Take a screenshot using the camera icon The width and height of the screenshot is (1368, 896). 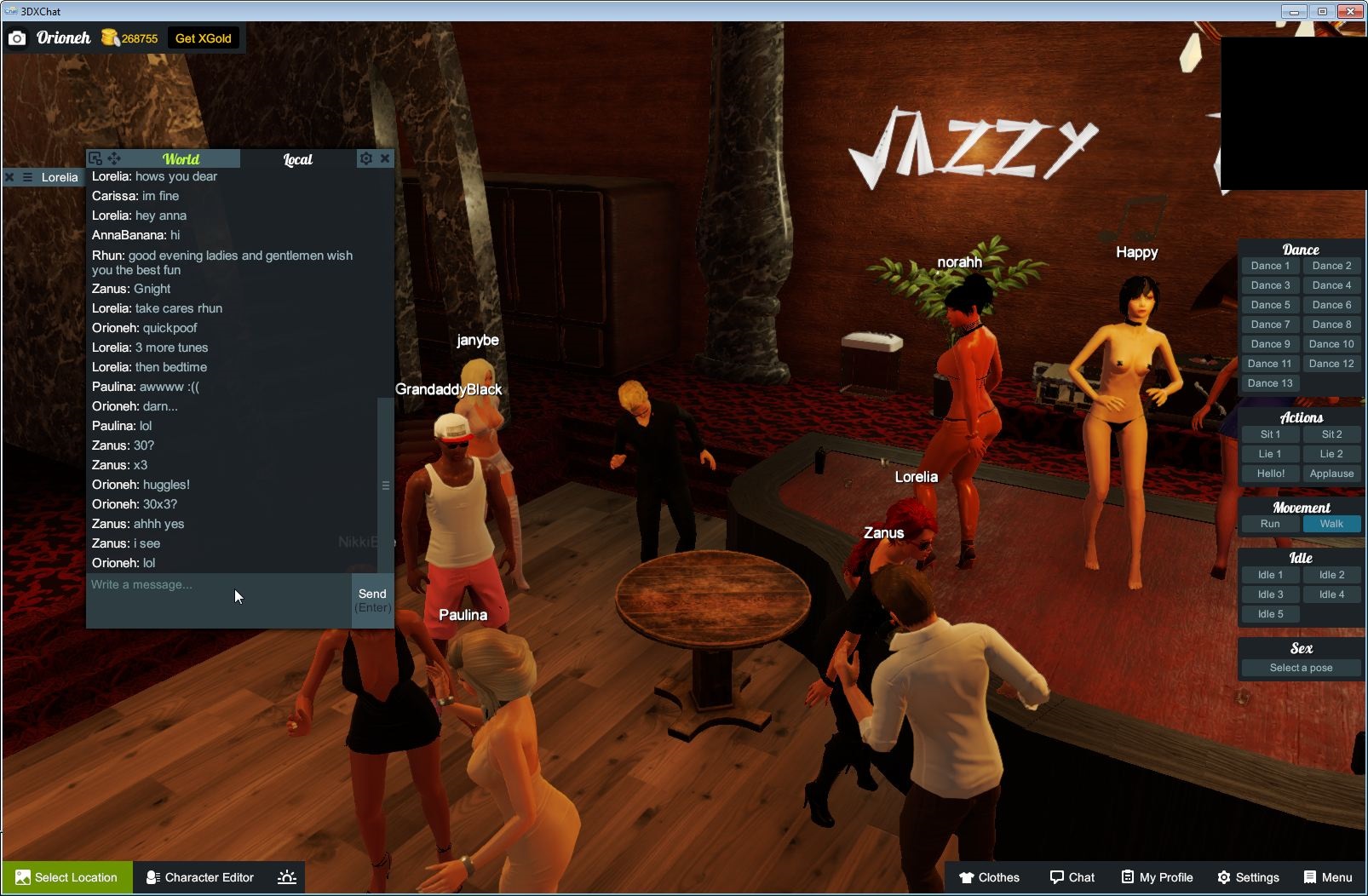pyautogui.click(x=17, y=37)
